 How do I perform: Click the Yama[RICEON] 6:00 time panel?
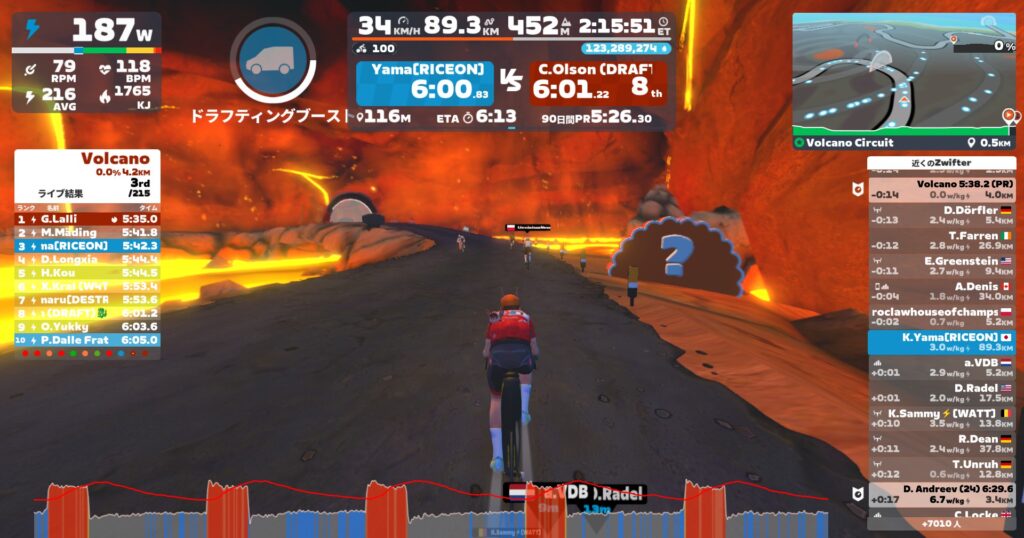tap(425, 83)
